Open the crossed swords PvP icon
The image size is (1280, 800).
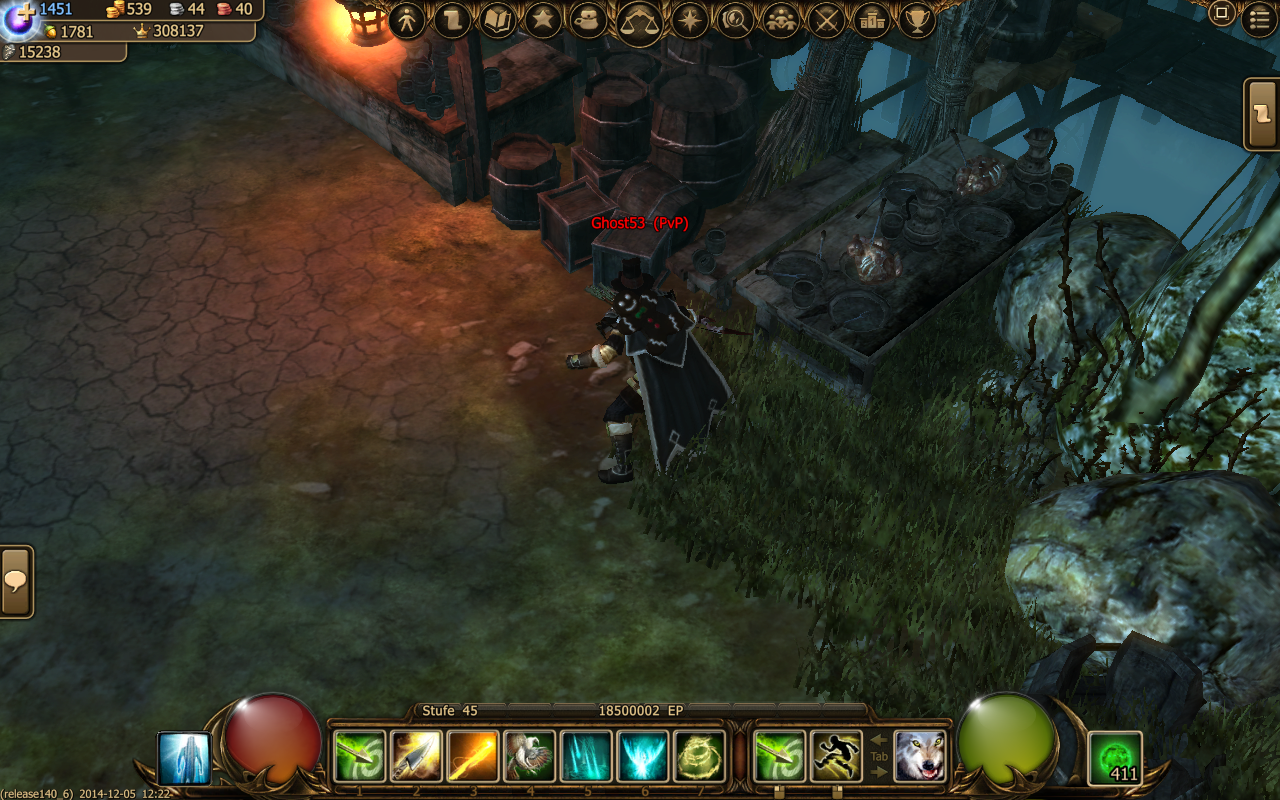point(826,19)
